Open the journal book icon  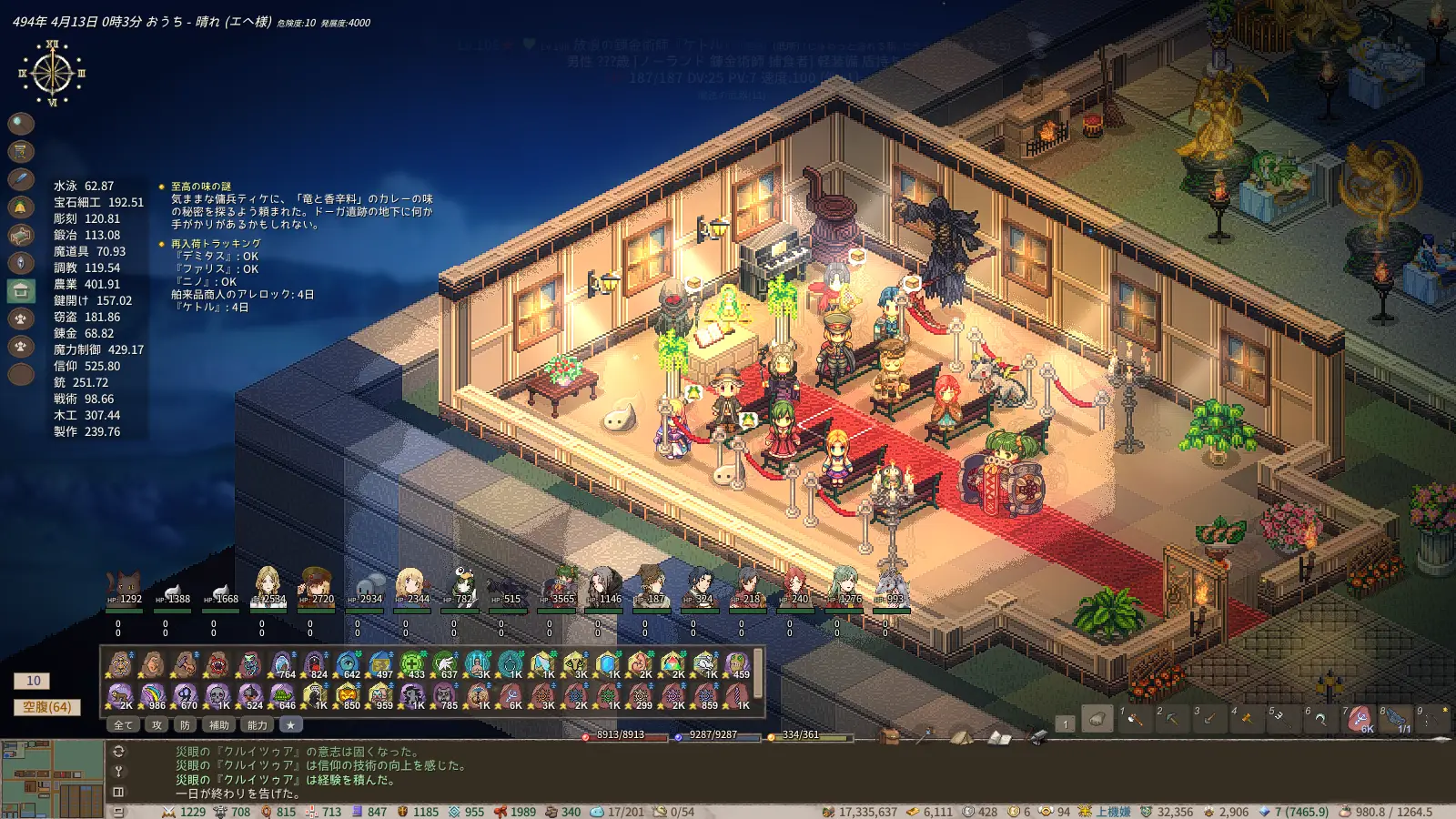click(x=998, y=736)
